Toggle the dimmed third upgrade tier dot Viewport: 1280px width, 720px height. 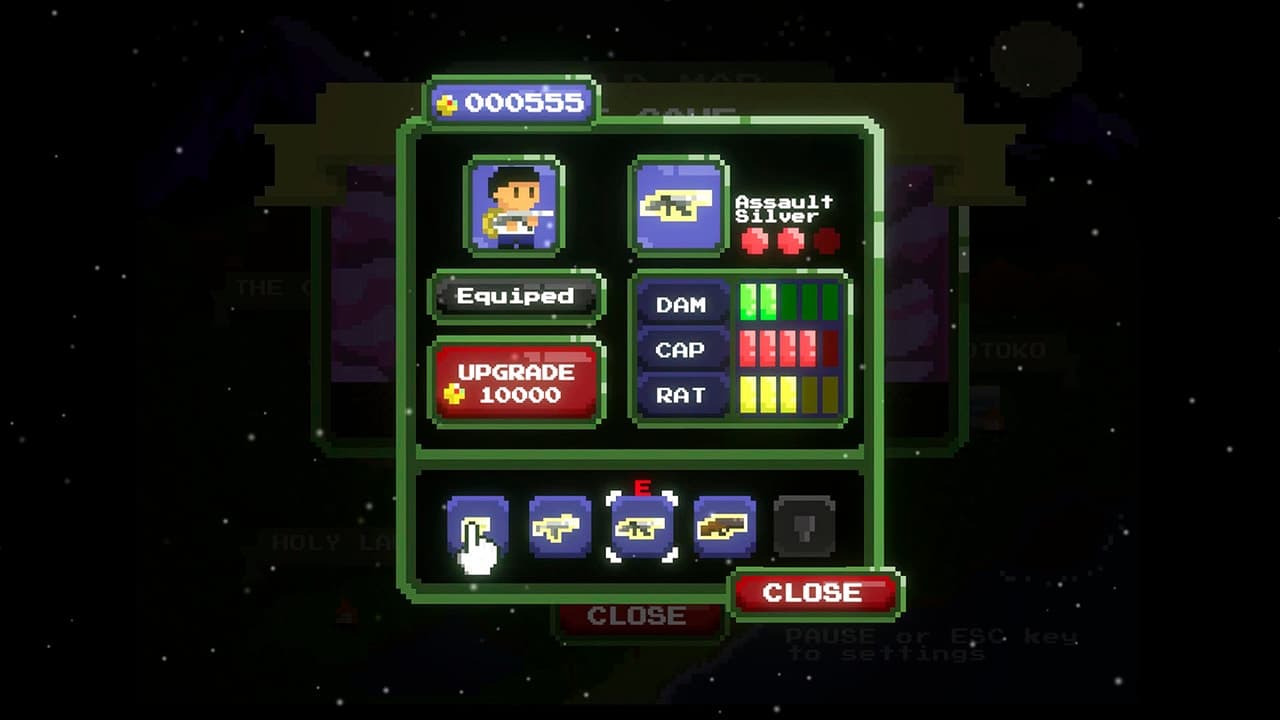pyautogui.click(x=826, y=240)
